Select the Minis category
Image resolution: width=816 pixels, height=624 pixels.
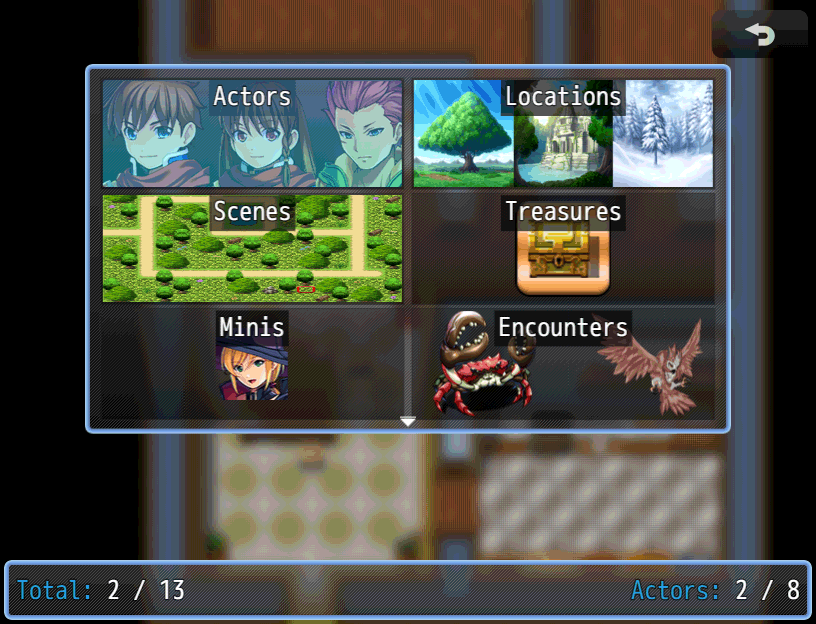click(252, 362)
